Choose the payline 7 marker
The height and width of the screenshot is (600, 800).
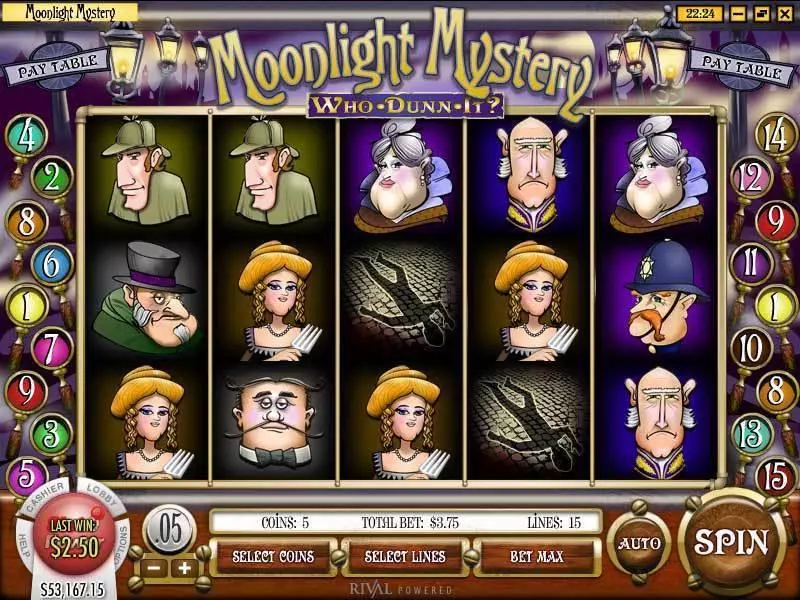pyautogui.click(x=49, y=348)
